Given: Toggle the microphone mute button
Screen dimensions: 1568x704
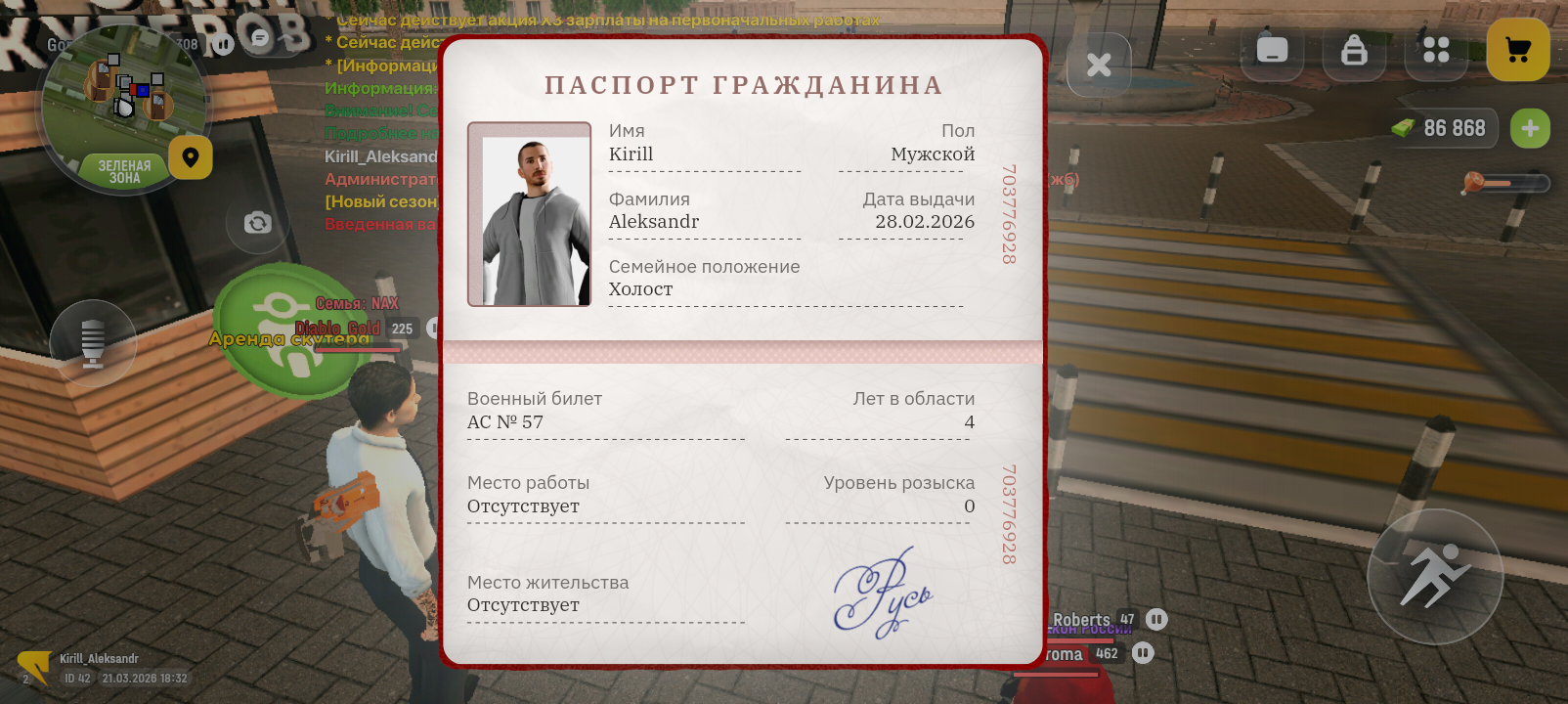Looking at the screenshot, I should tap(95, 342).
